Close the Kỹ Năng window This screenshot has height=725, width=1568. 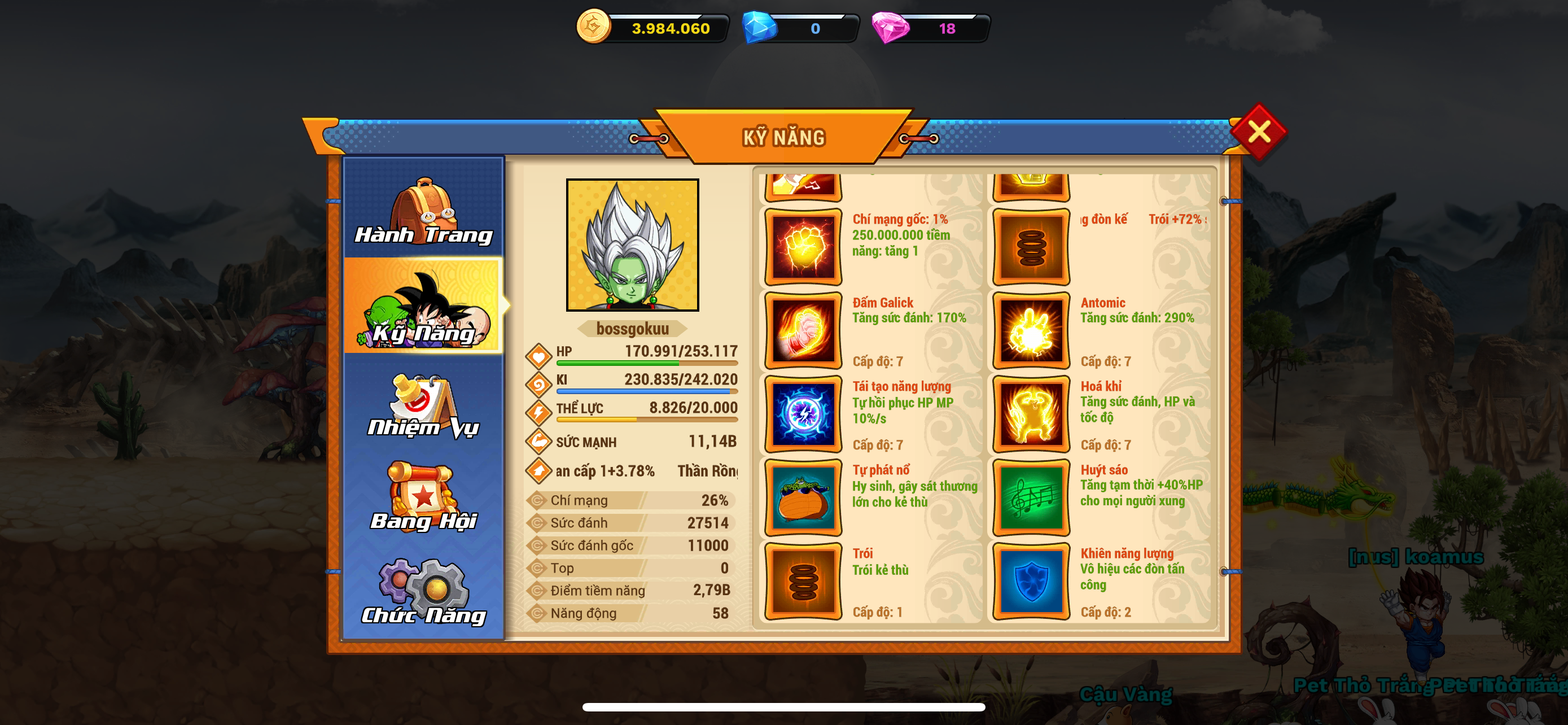1258,132
